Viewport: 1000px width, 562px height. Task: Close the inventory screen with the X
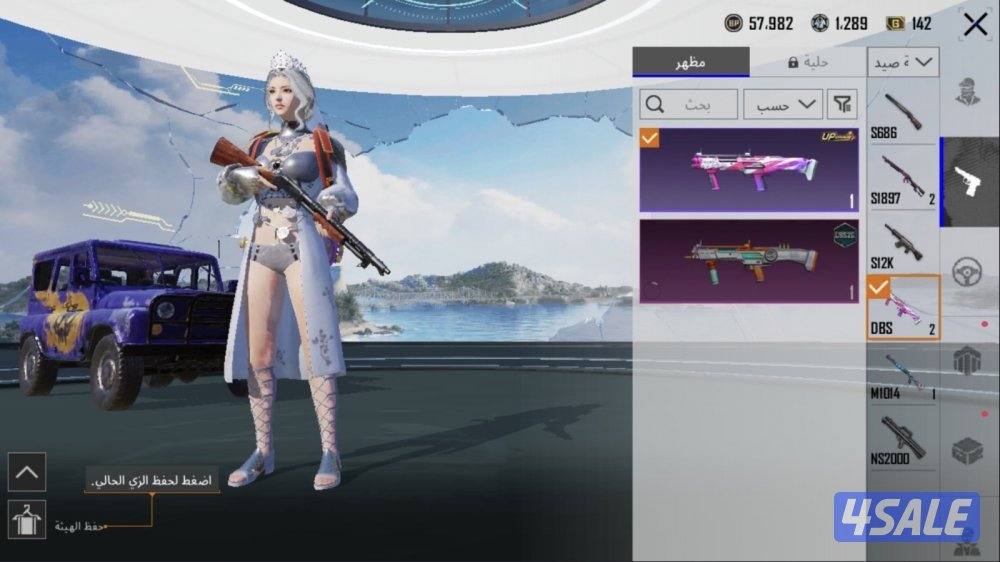tap(975, 25)
